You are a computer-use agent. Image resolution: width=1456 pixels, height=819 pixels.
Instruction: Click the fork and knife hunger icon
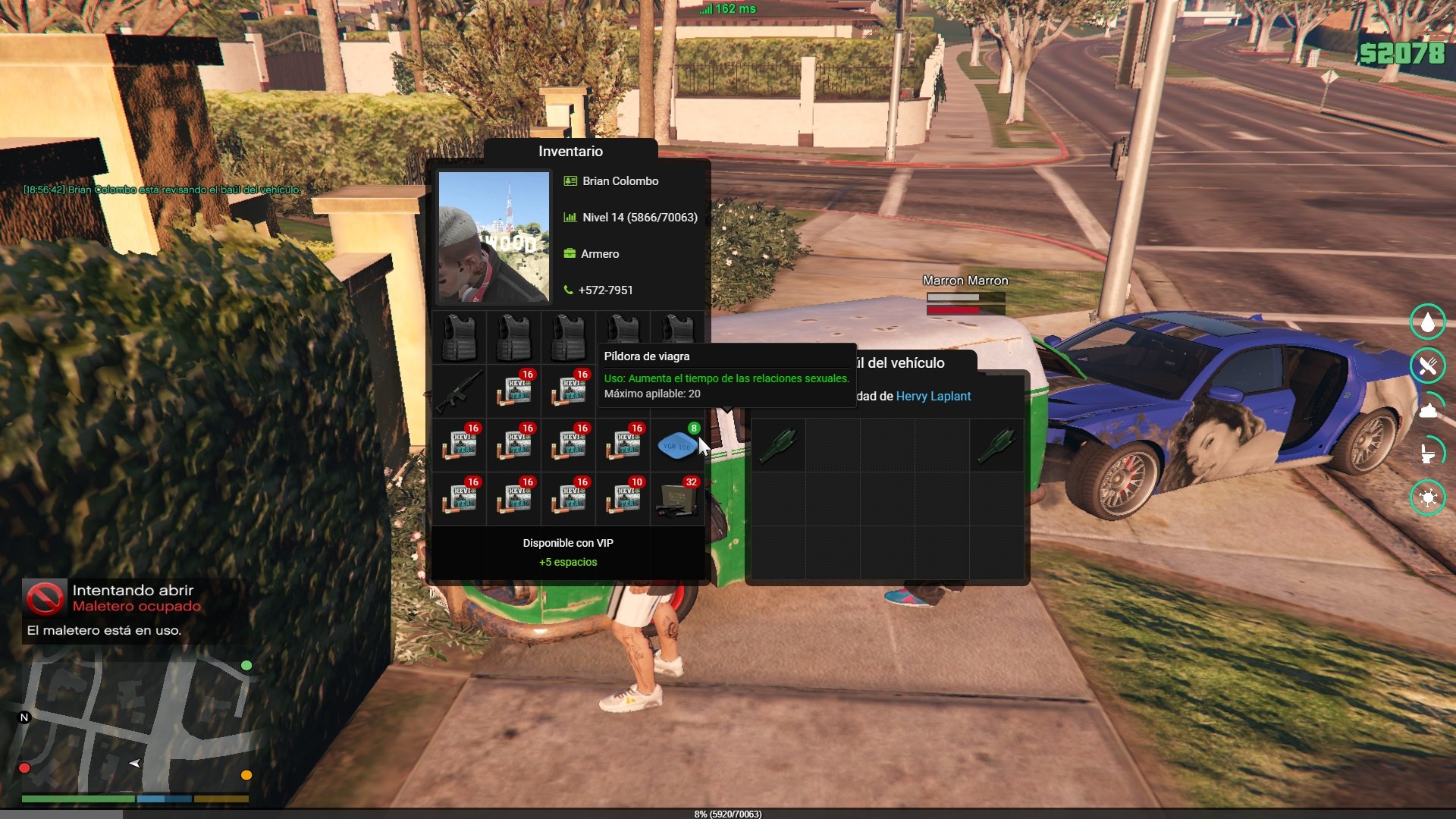(1427, 366)
